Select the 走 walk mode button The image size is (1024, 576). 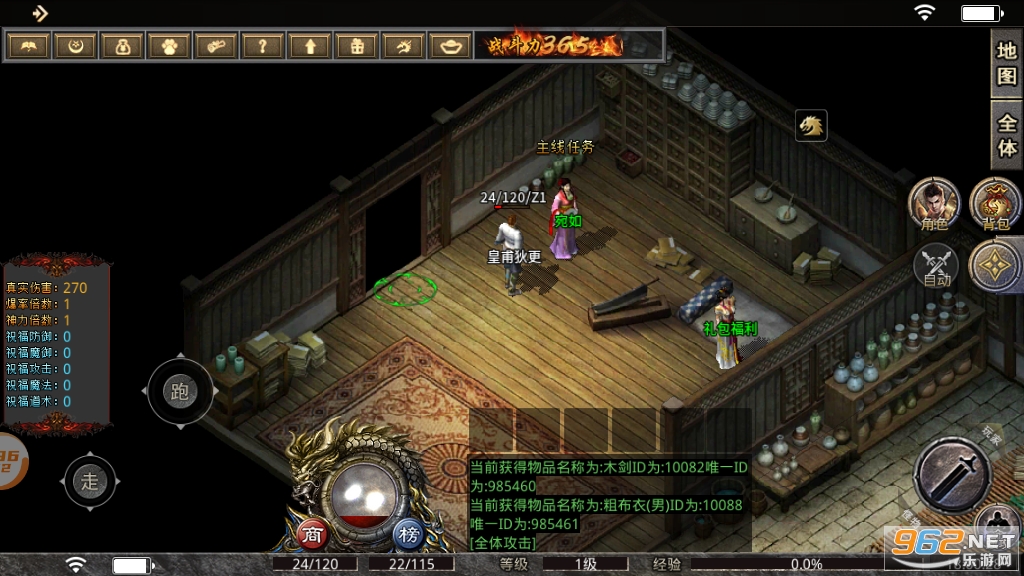tap(91, 481)
